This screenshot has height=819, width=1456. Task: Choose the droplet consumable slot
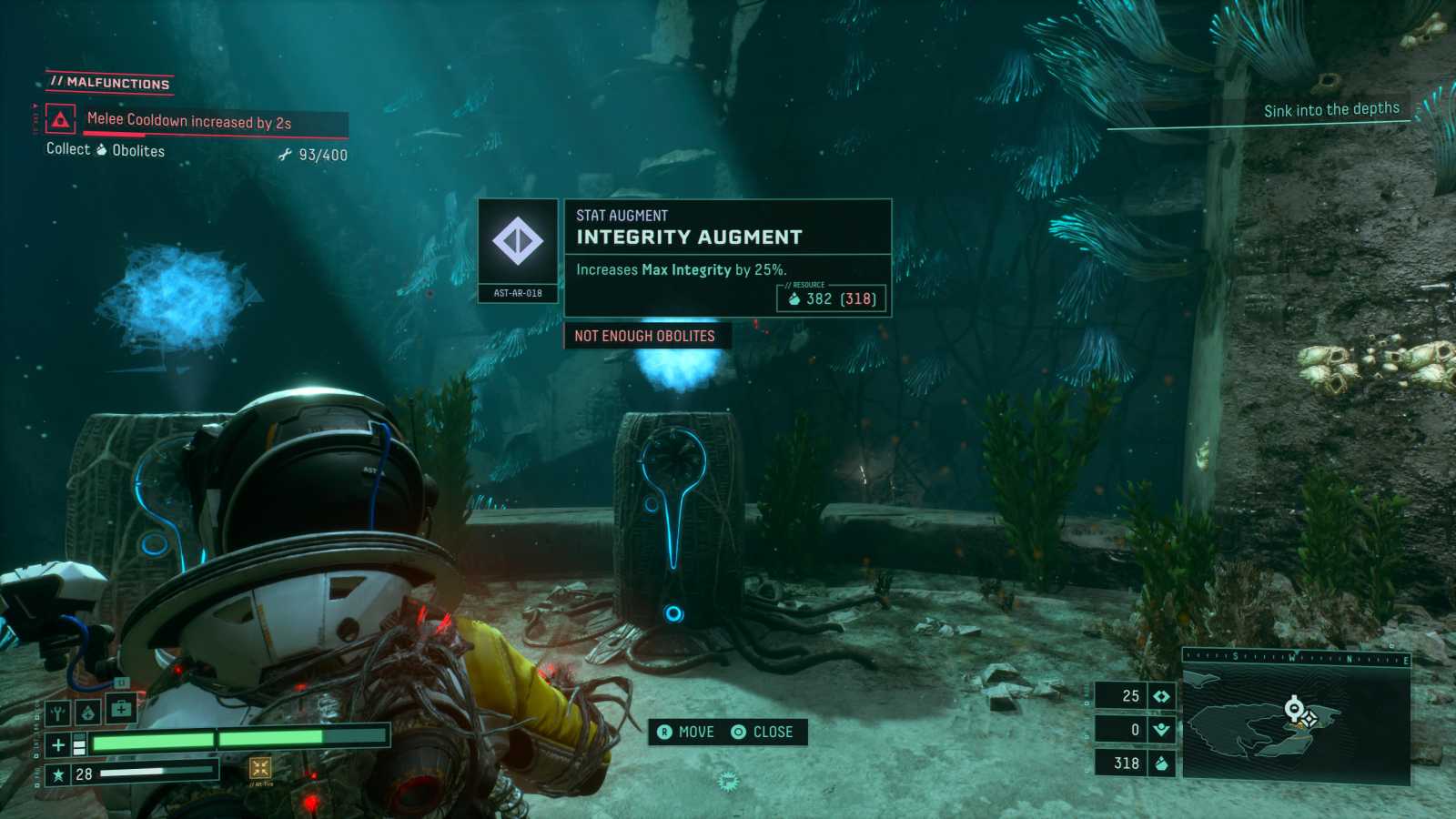point(87,713)
